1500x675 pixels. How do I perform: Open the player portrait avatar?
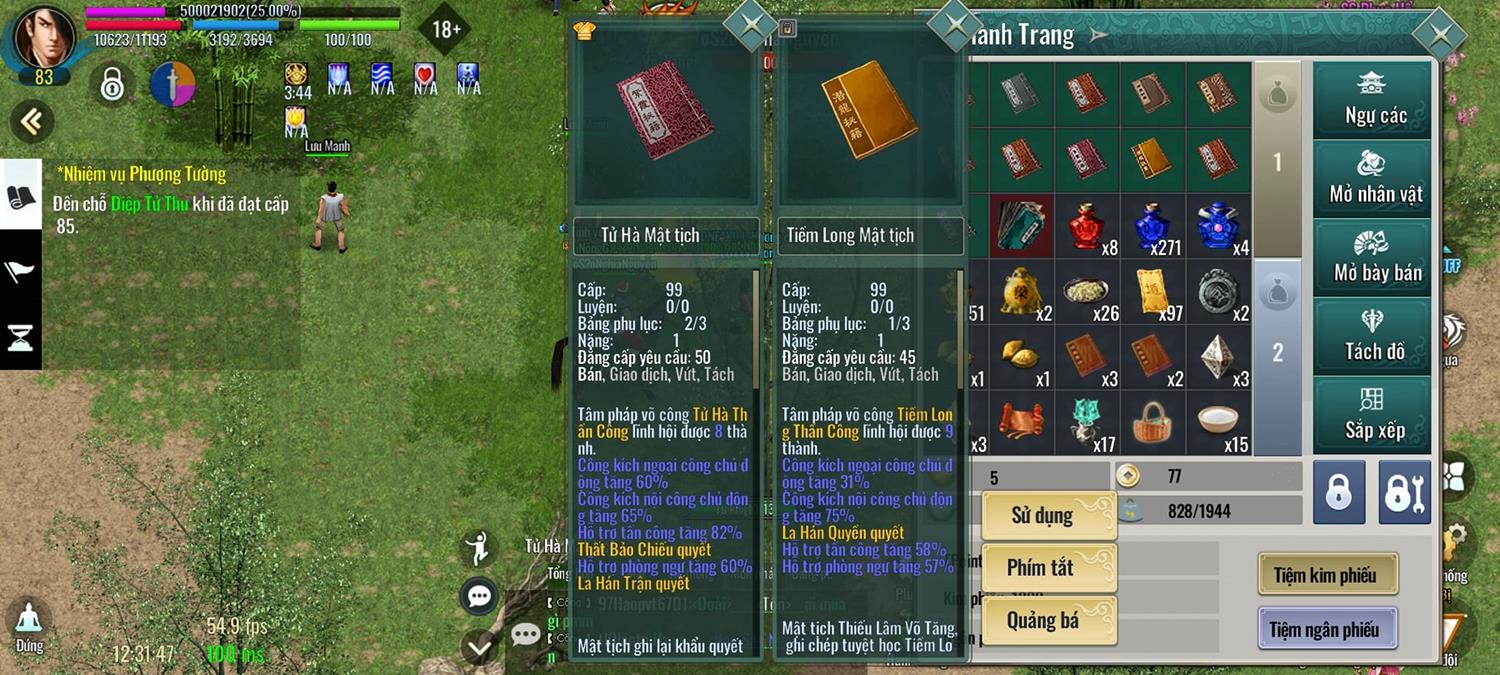(46, 38)
